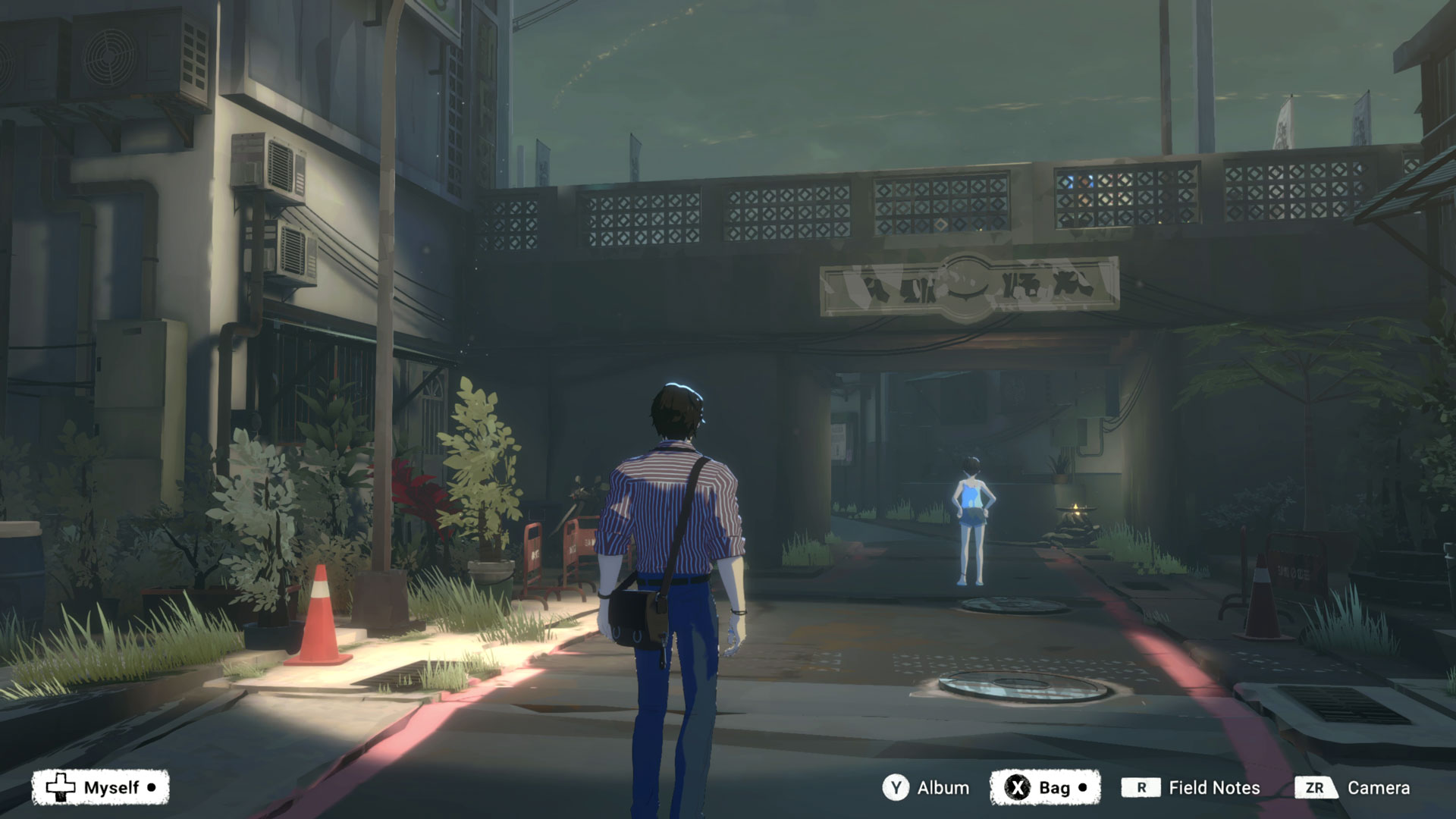Open Field Notes by clicking its label

1214,788
